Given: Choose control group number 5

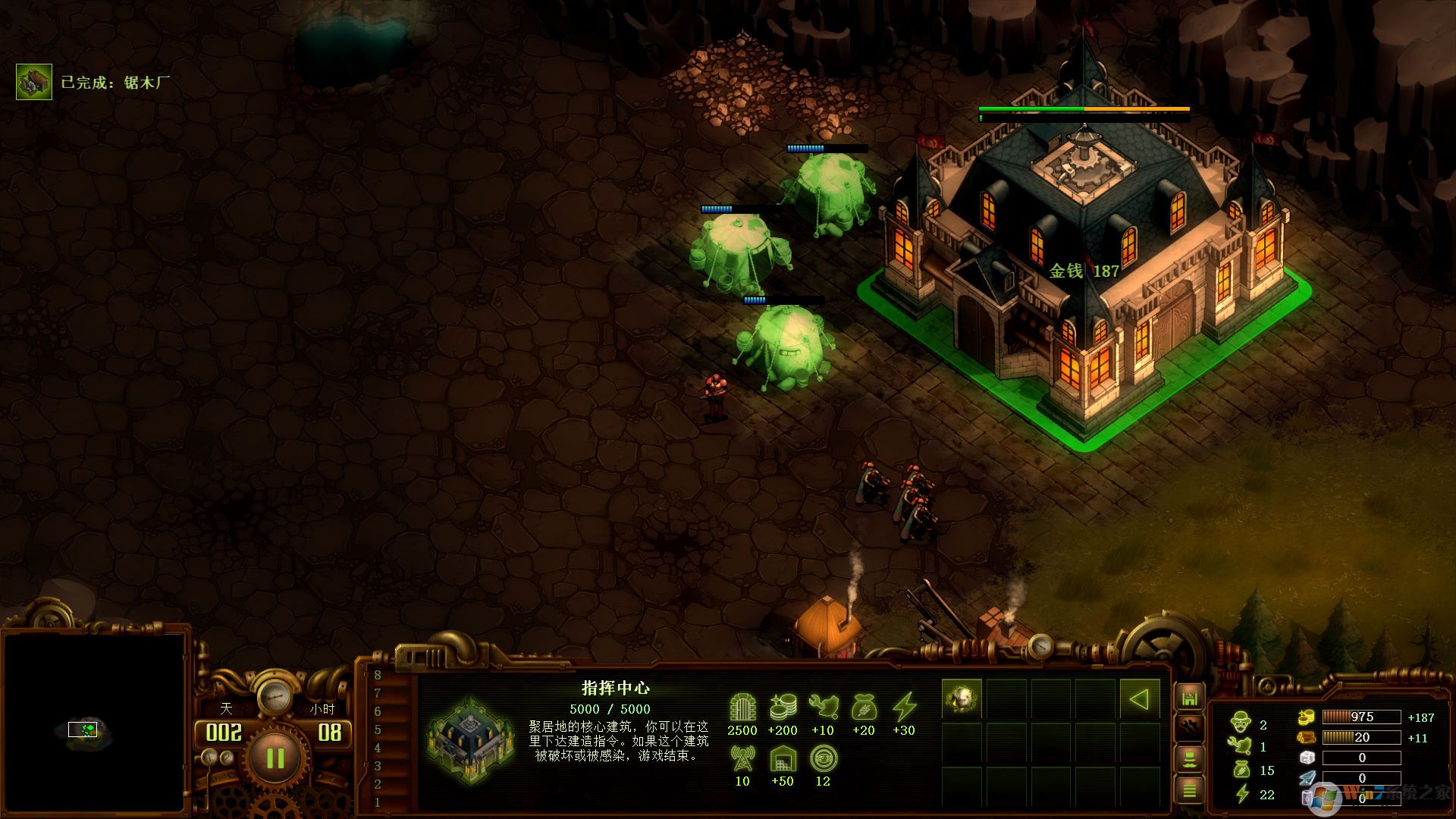Looking at the screenshot, I should 378,730.
